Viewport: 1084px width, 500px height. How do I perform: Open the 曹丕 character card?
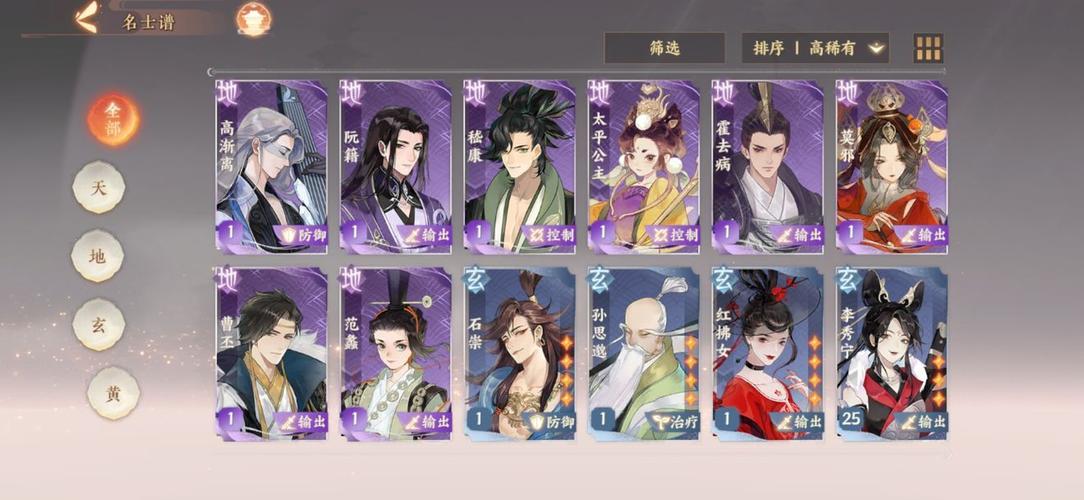pos(271,352)
